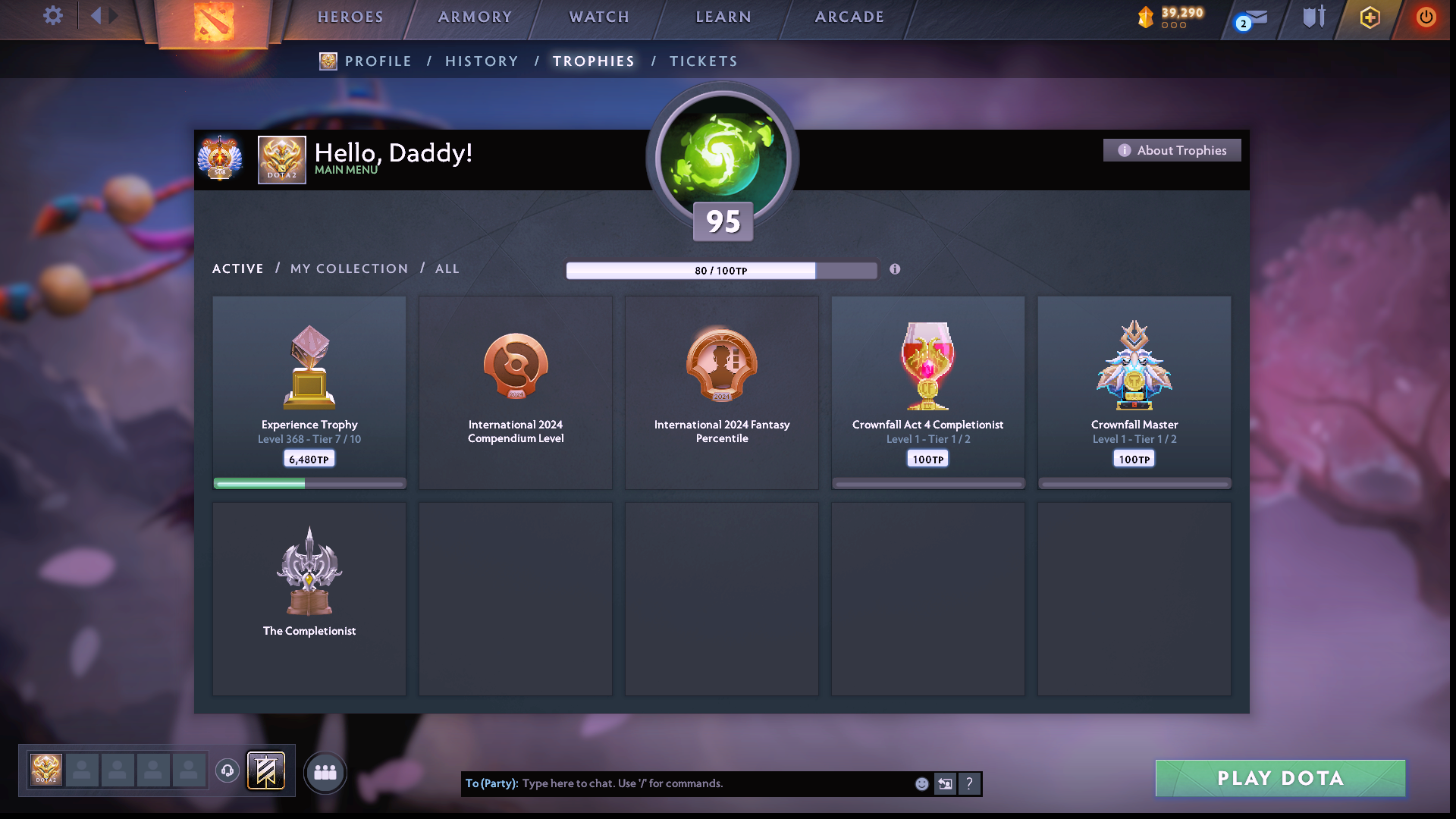
Task: Switch to the Profile tab
Action: pyautogui.click(x=378, y=61)
